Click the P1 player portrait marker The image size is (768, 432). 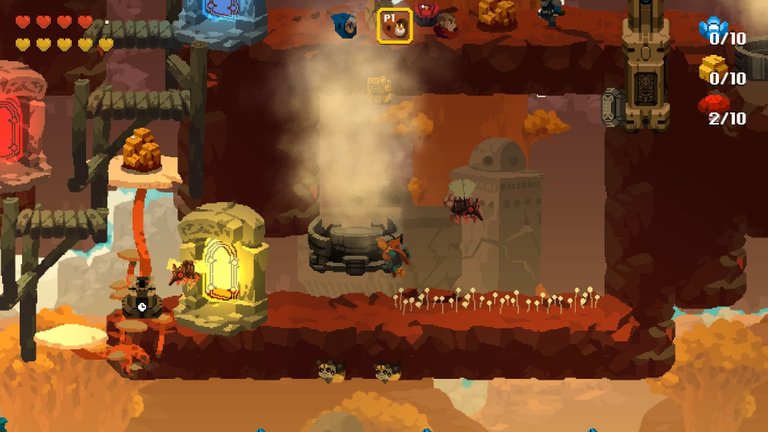(x=393, y=25)
